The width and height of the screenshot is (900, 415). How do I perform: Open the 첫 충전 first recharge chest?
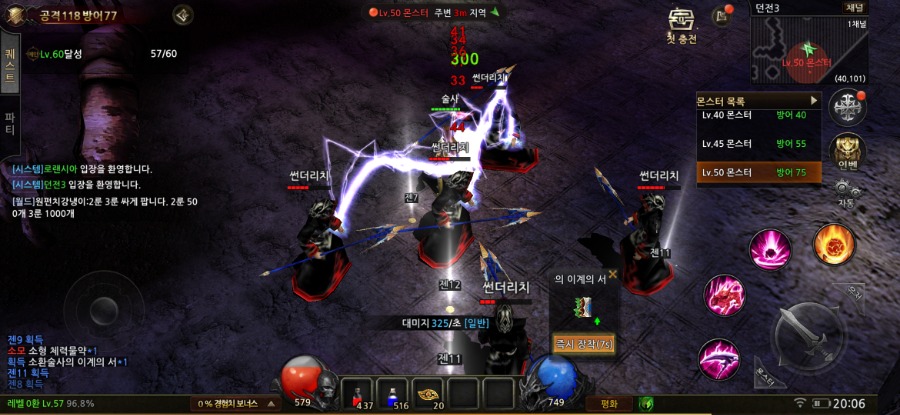pyautogui.click(x=681, y=26)
